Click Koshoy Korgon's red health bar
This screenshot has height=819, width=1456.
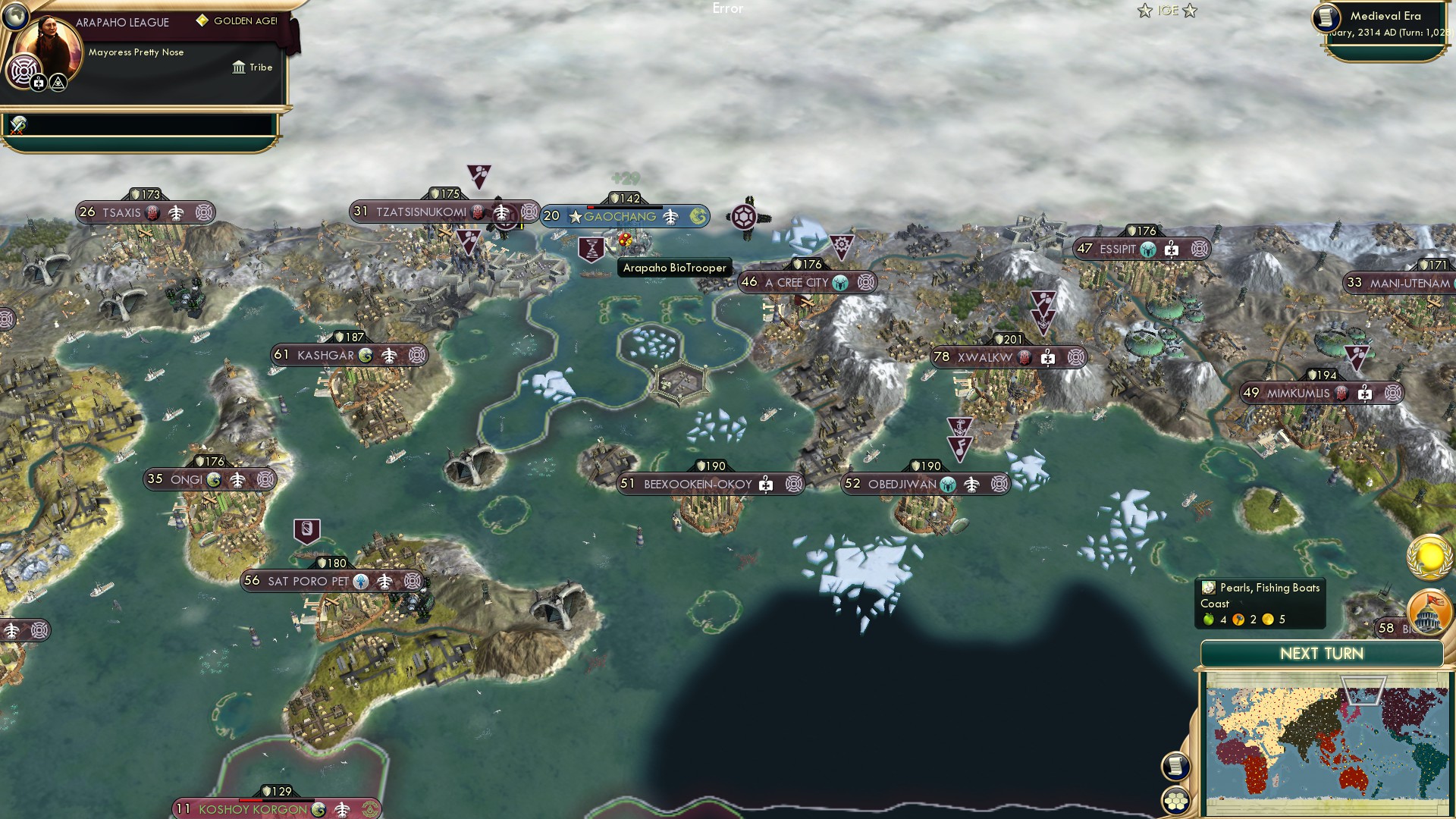[x=251, y=800]
